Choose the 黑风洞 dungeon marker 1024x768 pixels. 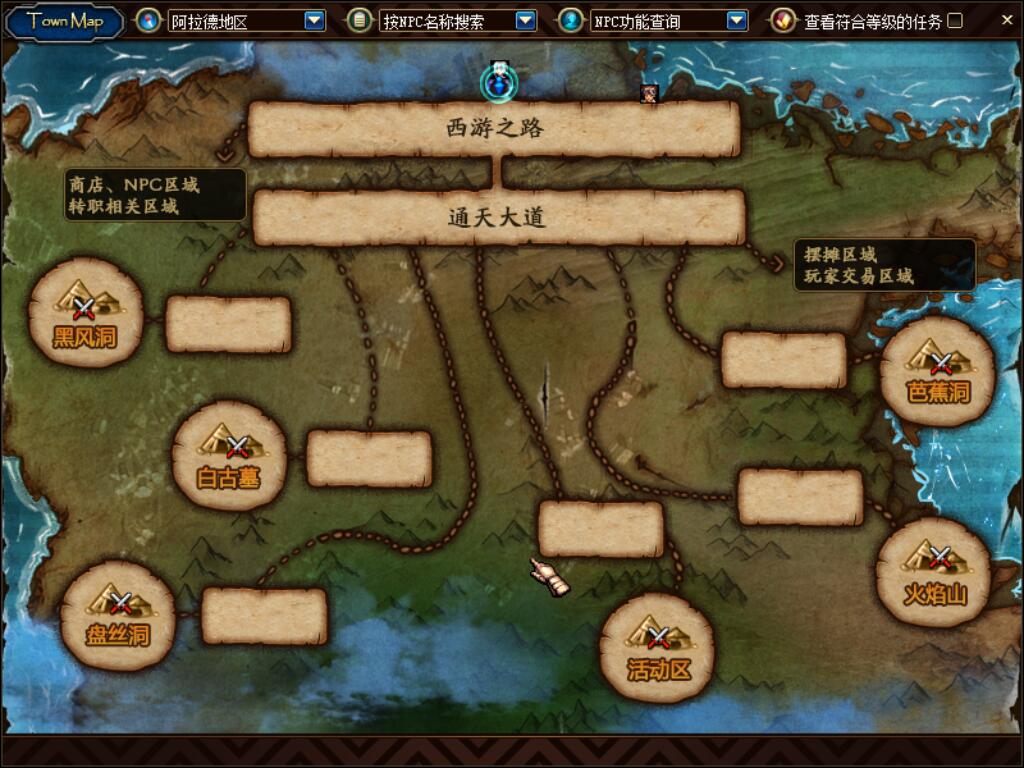[86, 312]
